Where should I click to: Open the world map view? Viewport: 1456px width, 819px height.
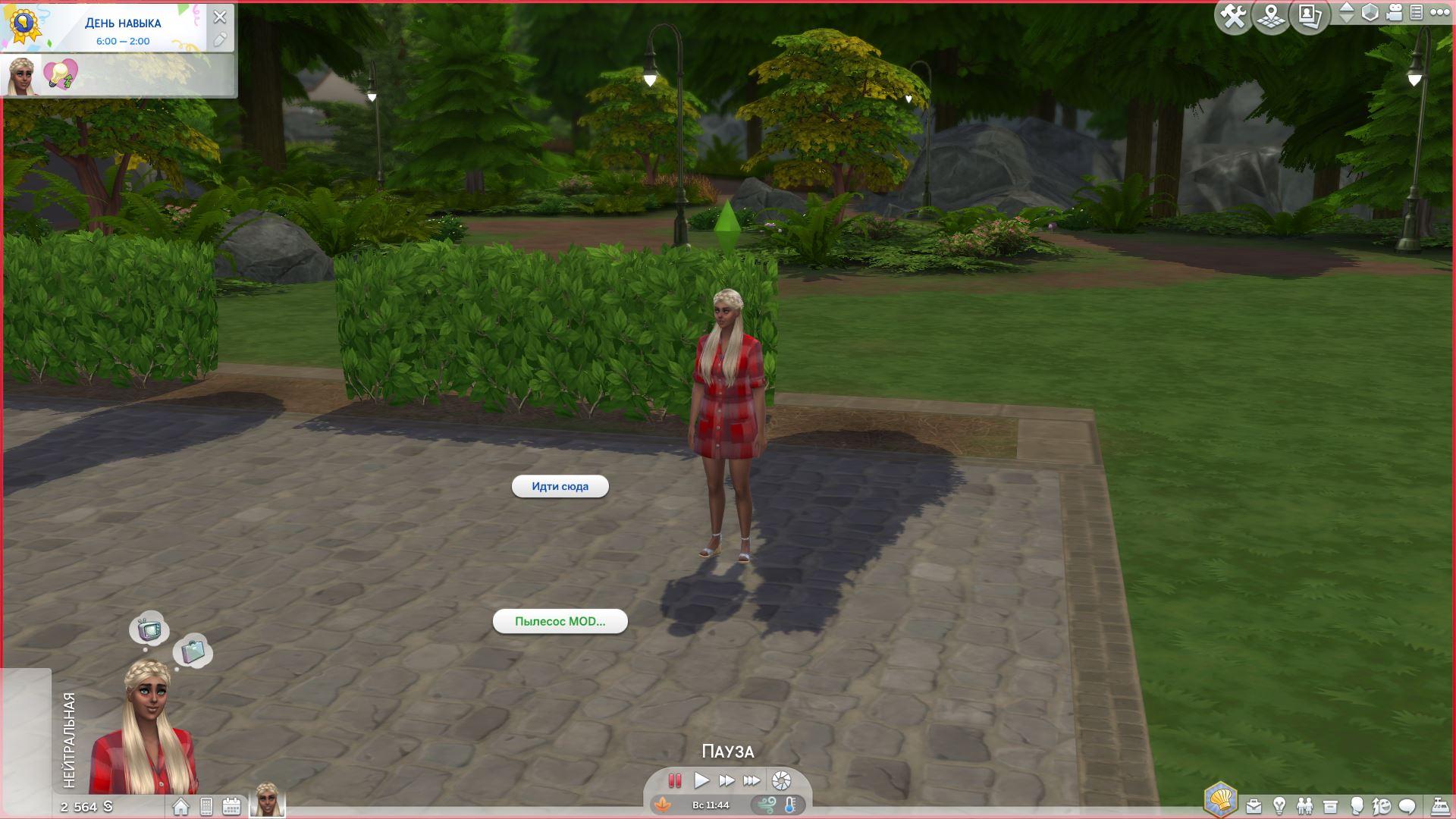point(1271,16)
